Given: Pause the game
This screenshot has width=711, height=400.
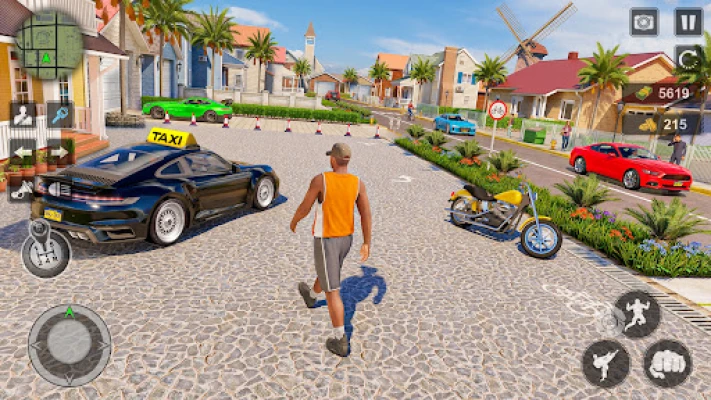Looking at the screenshot, I should click(x=688, y=22).
